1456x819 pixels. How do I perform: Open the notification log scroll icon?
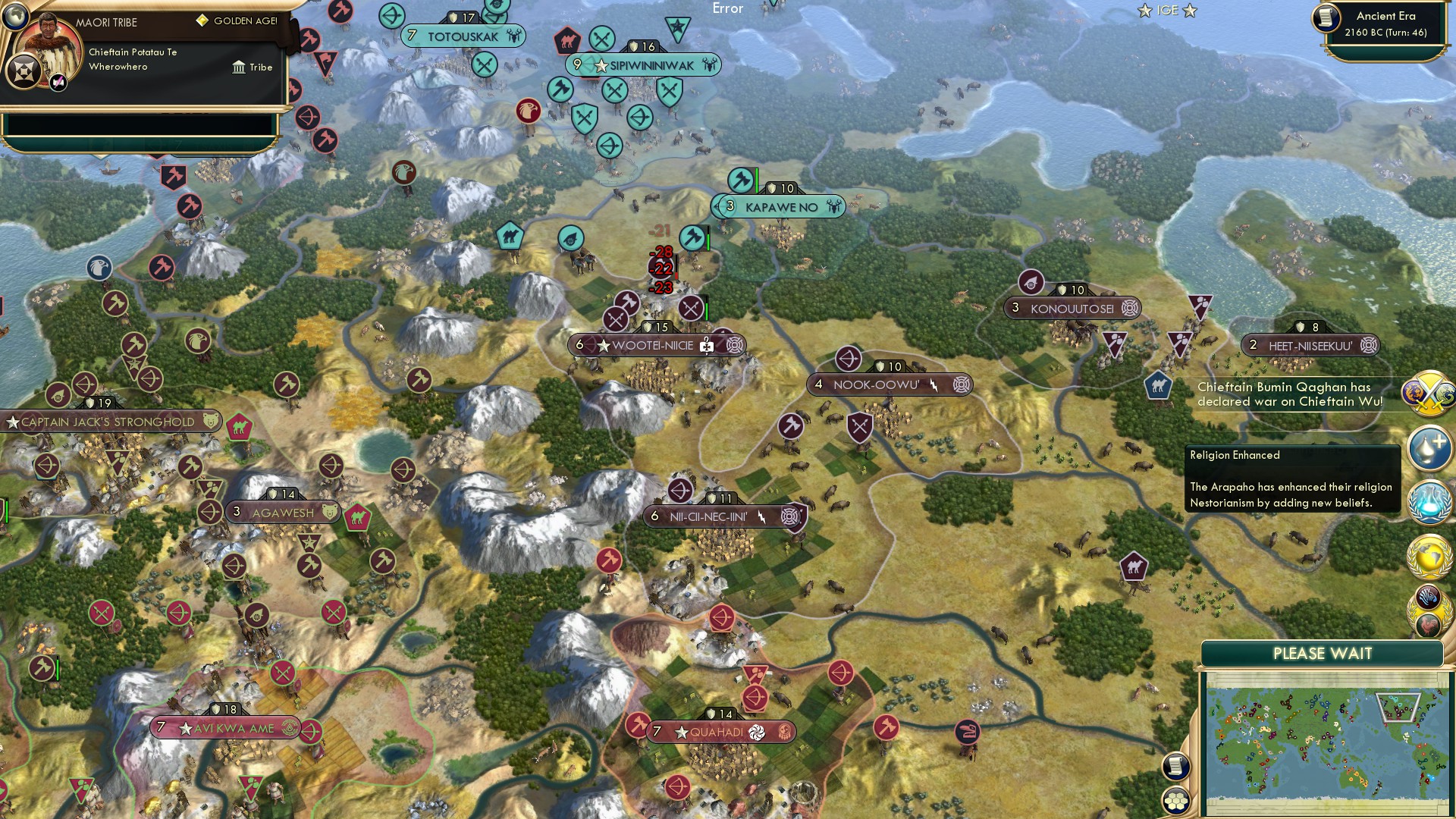(1175, 766)
